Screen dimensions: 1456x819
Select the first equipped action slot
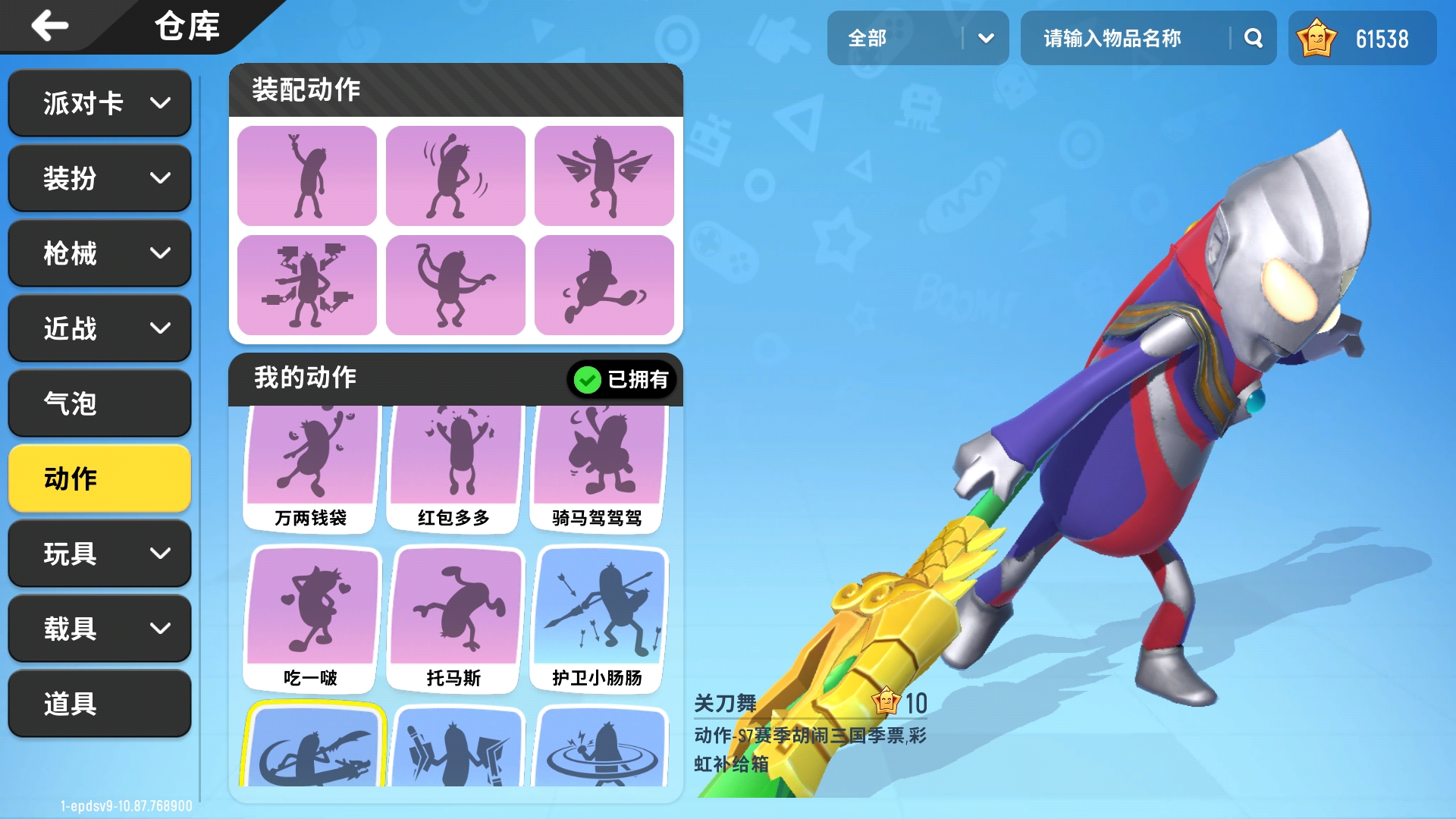click(306, 175)
